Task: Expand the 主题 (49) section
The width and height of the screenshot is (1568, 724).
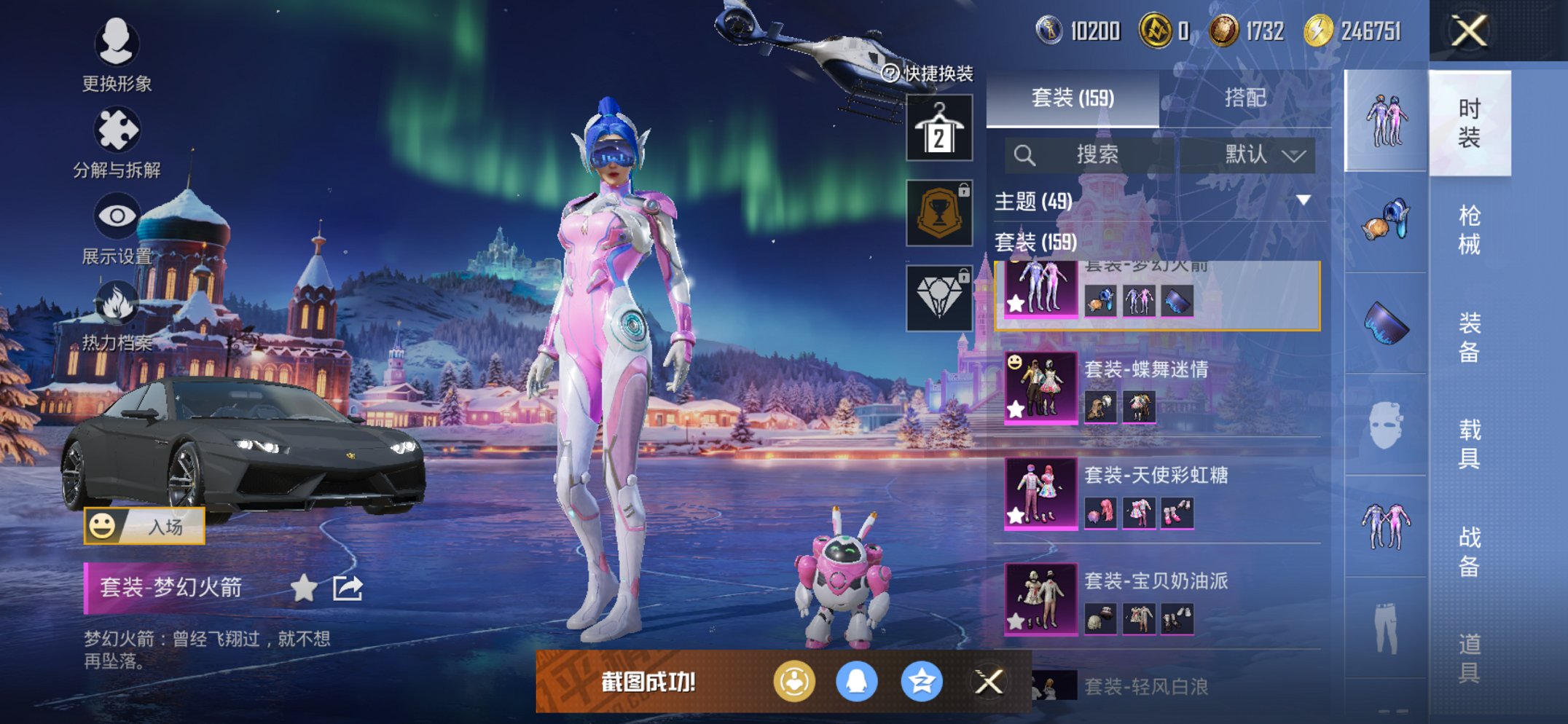Action: (x=1303, y=200)
